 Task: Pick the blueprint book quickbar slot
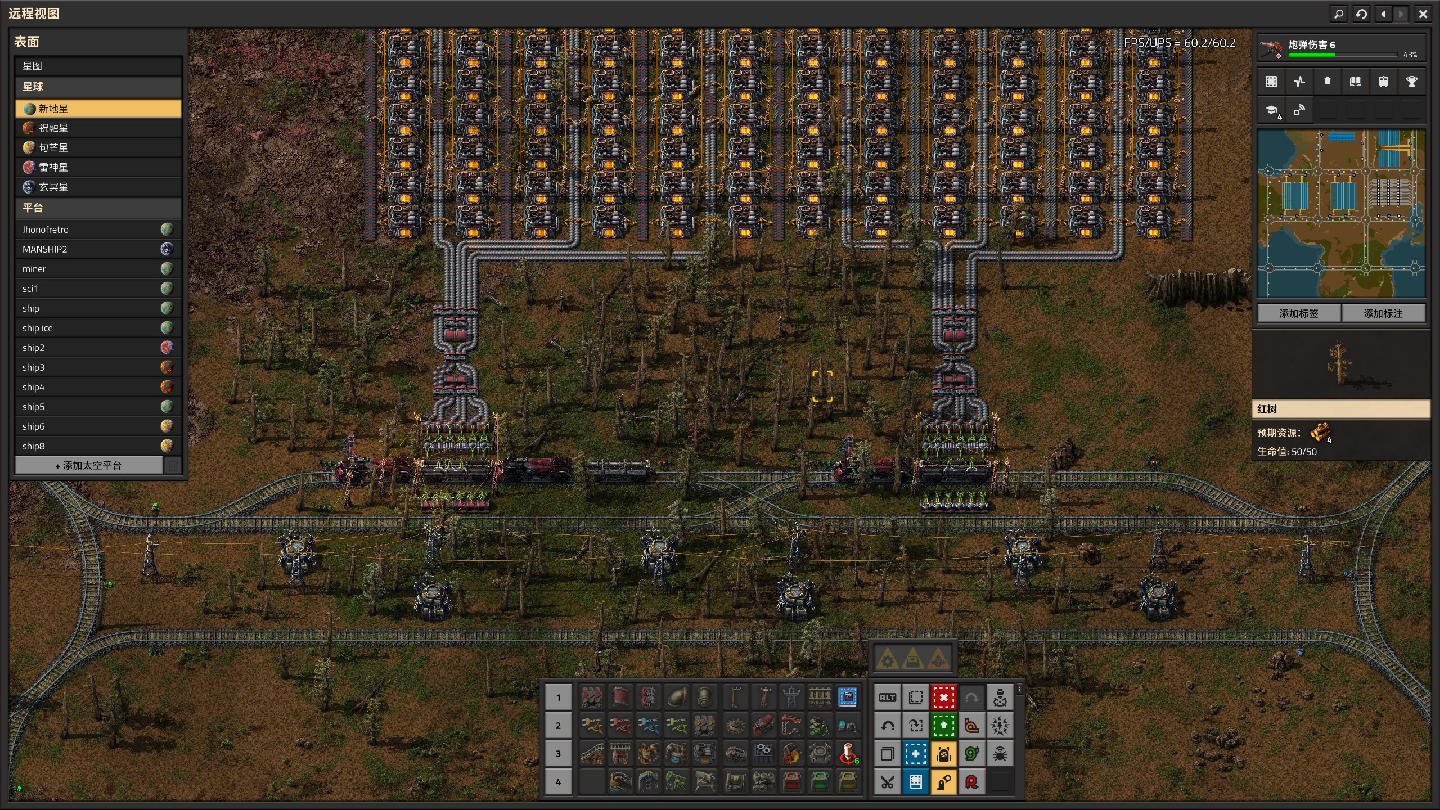tap(849, 696)
